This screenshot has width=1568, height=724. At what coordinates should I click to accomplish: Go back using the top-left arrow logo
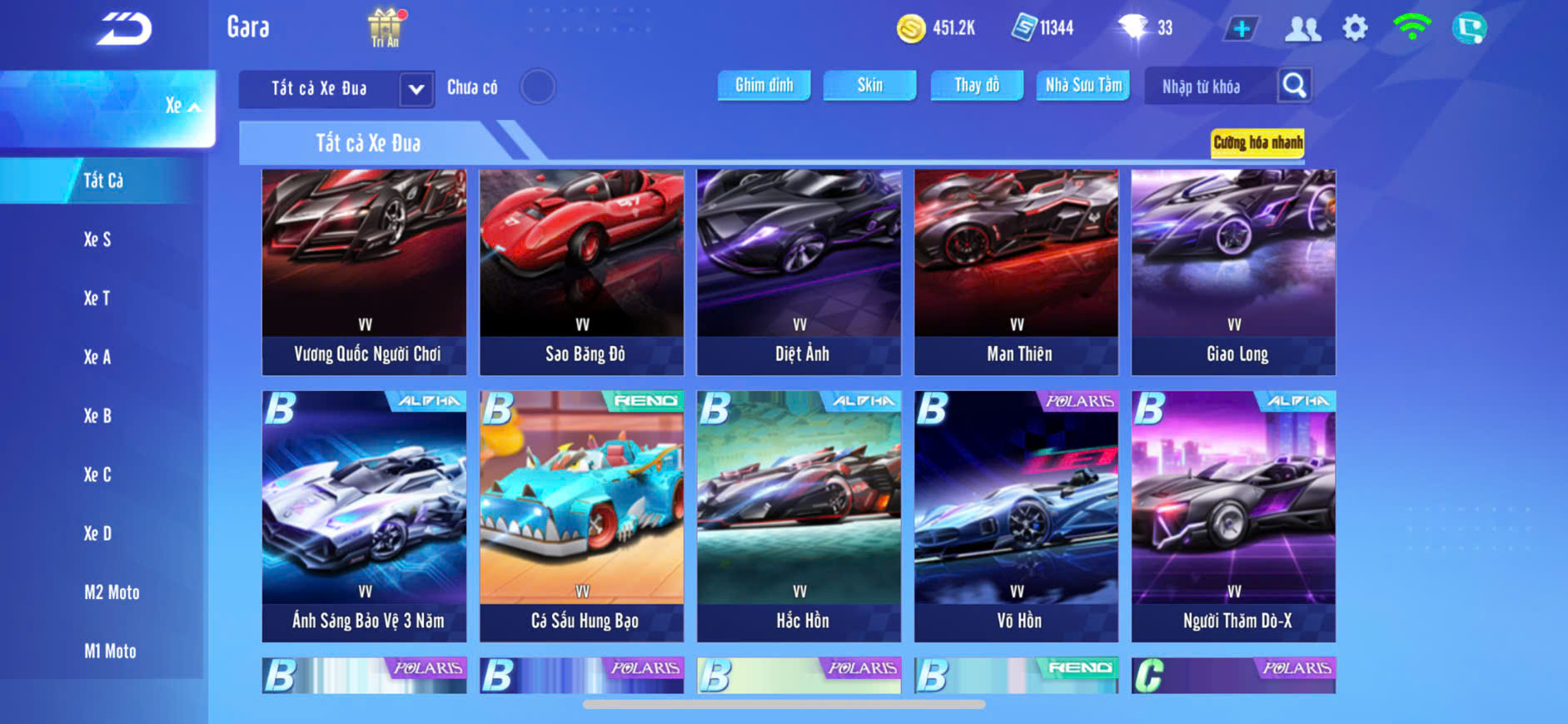click(x=124, y=29)
